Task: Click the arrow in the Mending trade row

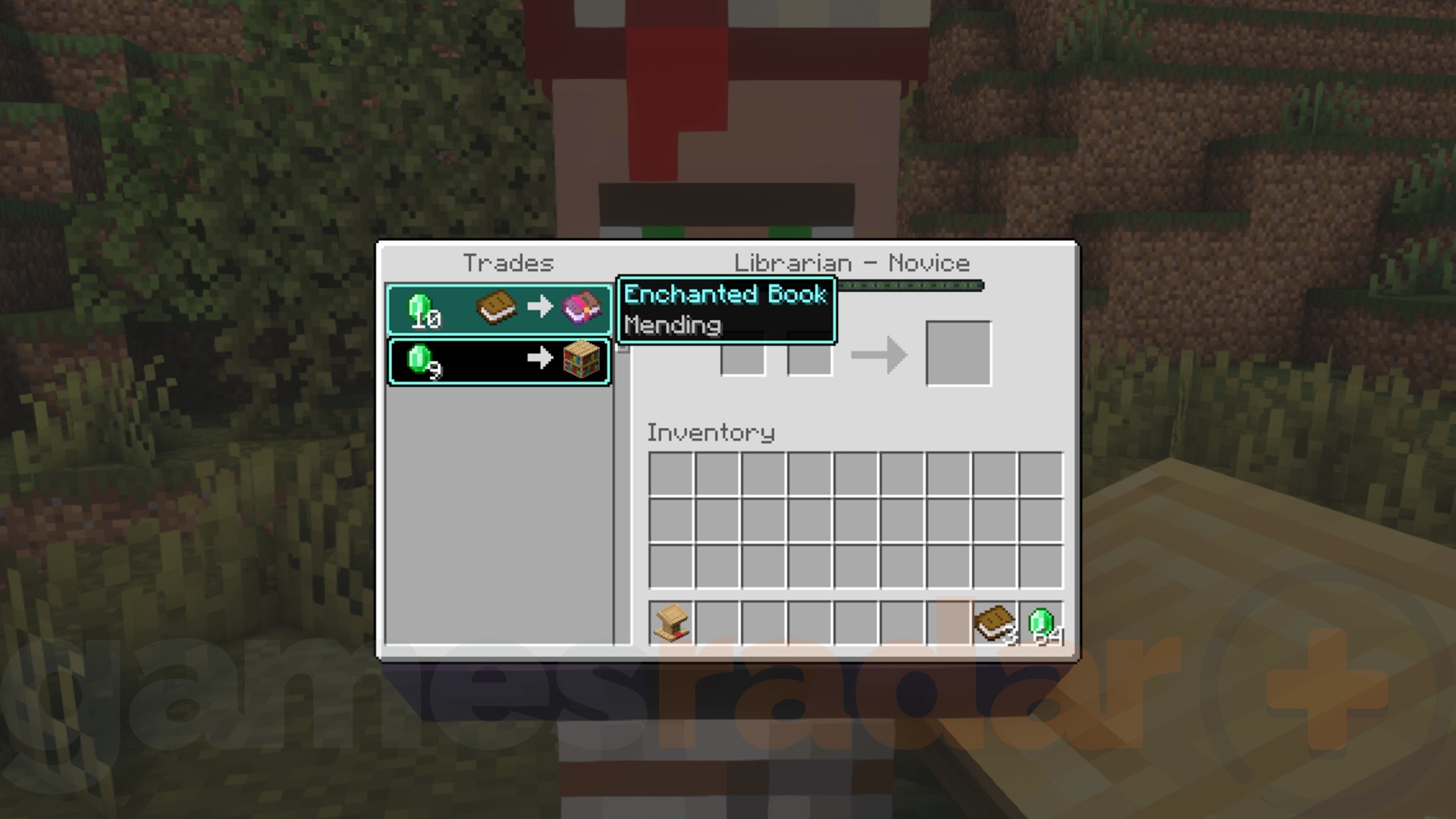Action: coord(540,308)
